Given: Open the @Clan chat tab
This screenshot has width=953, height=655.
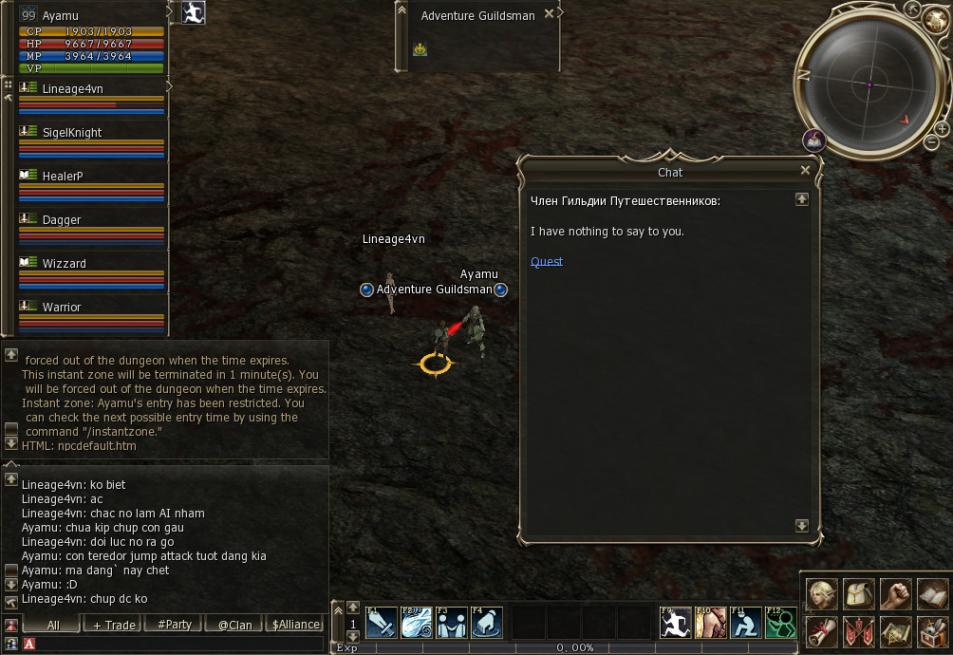Looking at the screenshot, I should click(235, 625).
